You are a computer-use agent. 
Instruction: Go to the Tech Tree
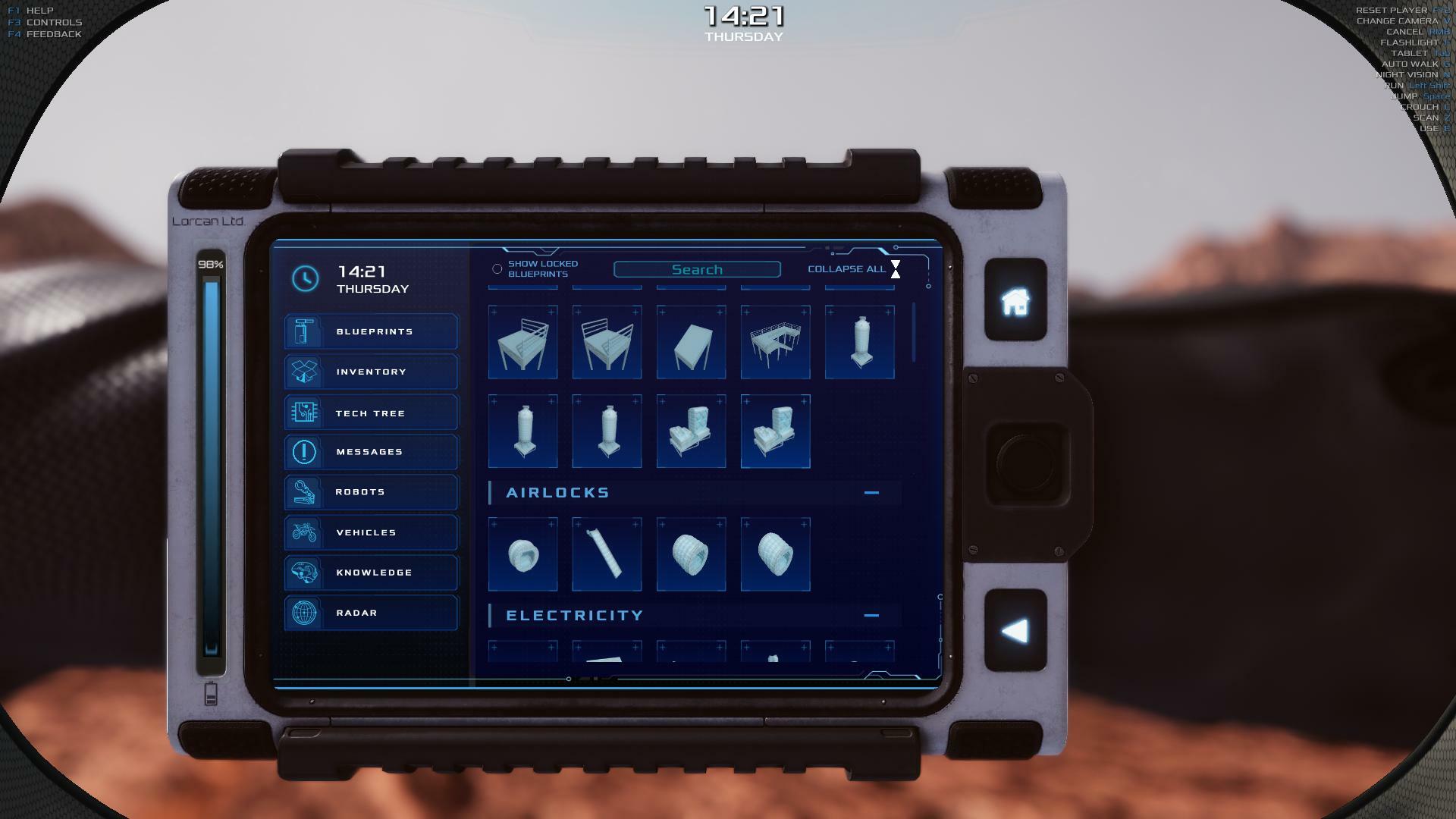[372, 413]
